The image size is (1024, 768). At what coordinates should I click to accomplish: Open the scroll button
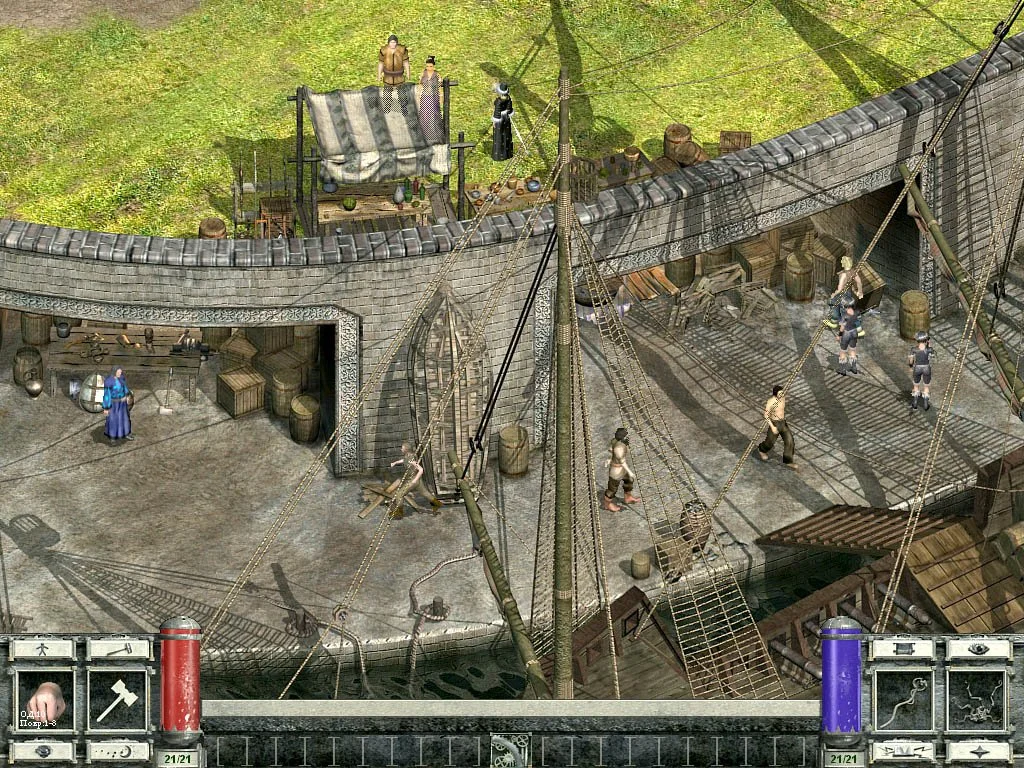[903, 649]
